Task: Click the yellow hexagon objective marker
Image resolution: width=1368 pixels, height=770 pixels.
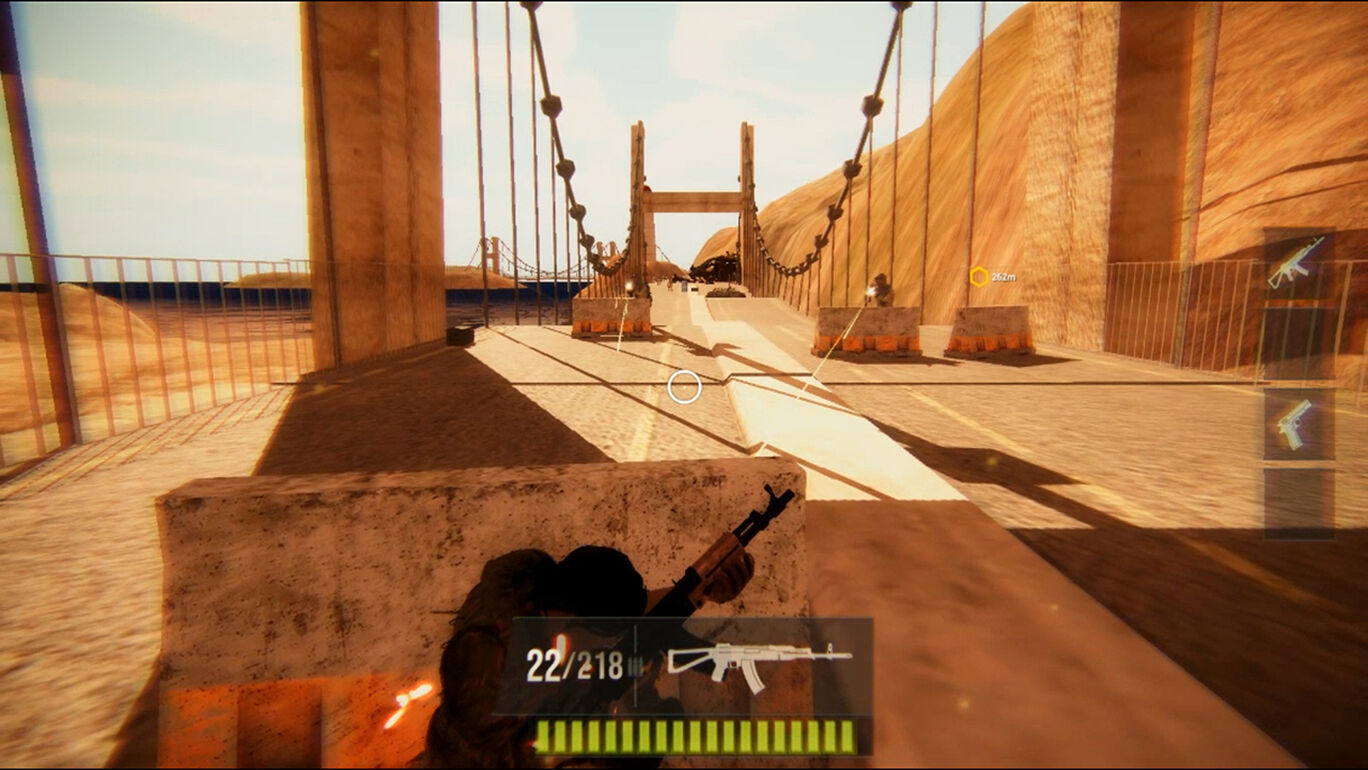Action: [979, 276]
